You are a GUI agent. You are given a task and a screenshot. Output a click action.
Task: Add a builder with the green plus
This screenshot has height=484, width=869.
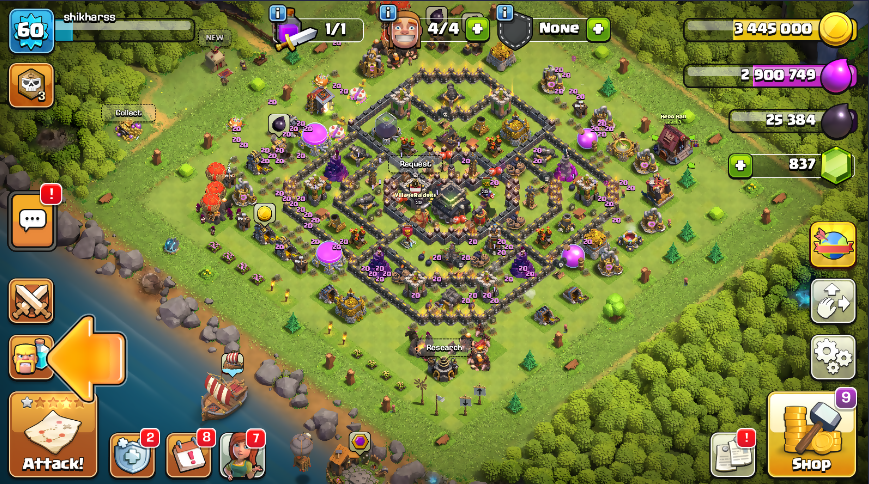(x=477, y=29)
